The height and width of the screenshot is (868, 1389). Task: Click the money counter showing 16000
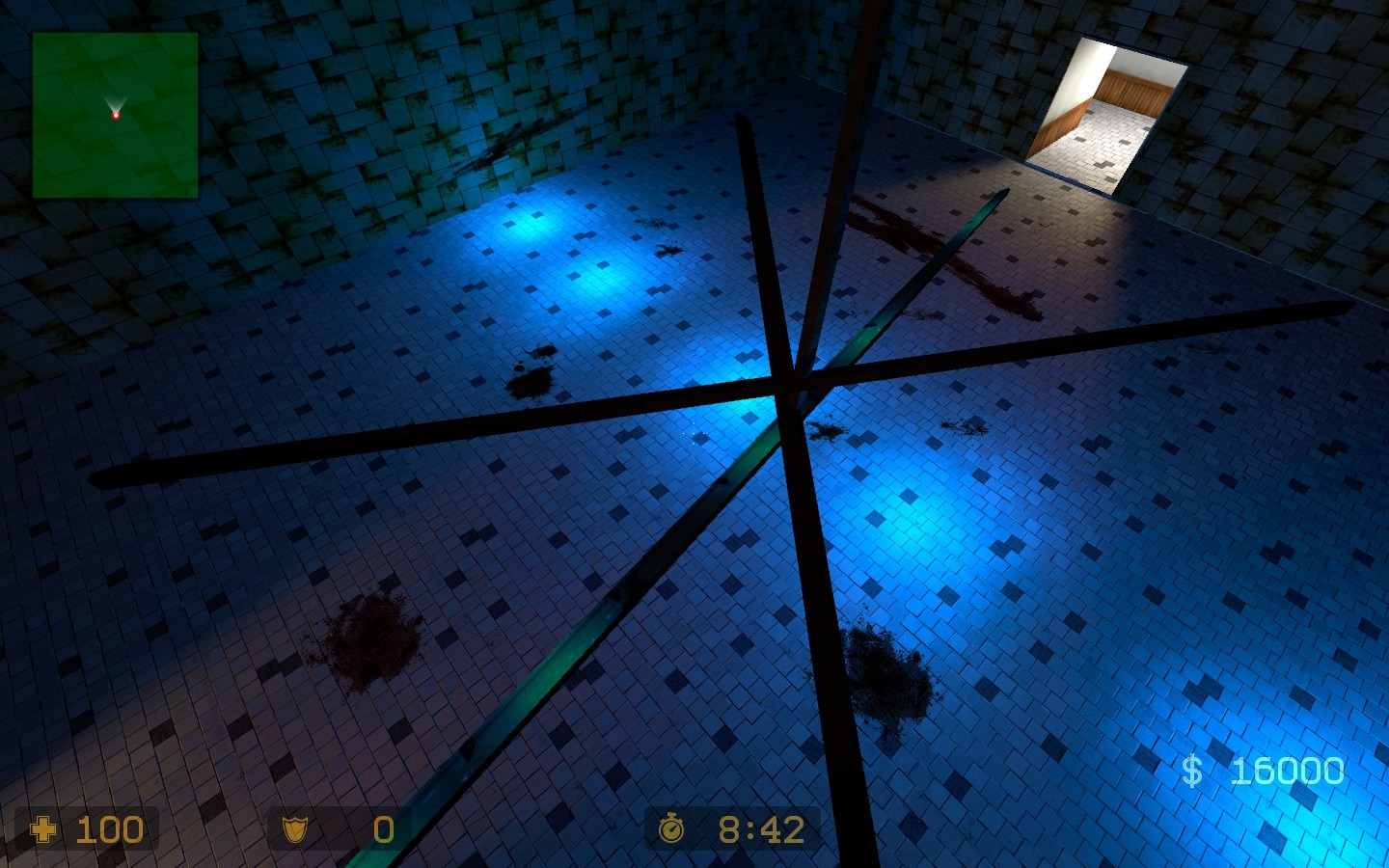click(1287, 770)
